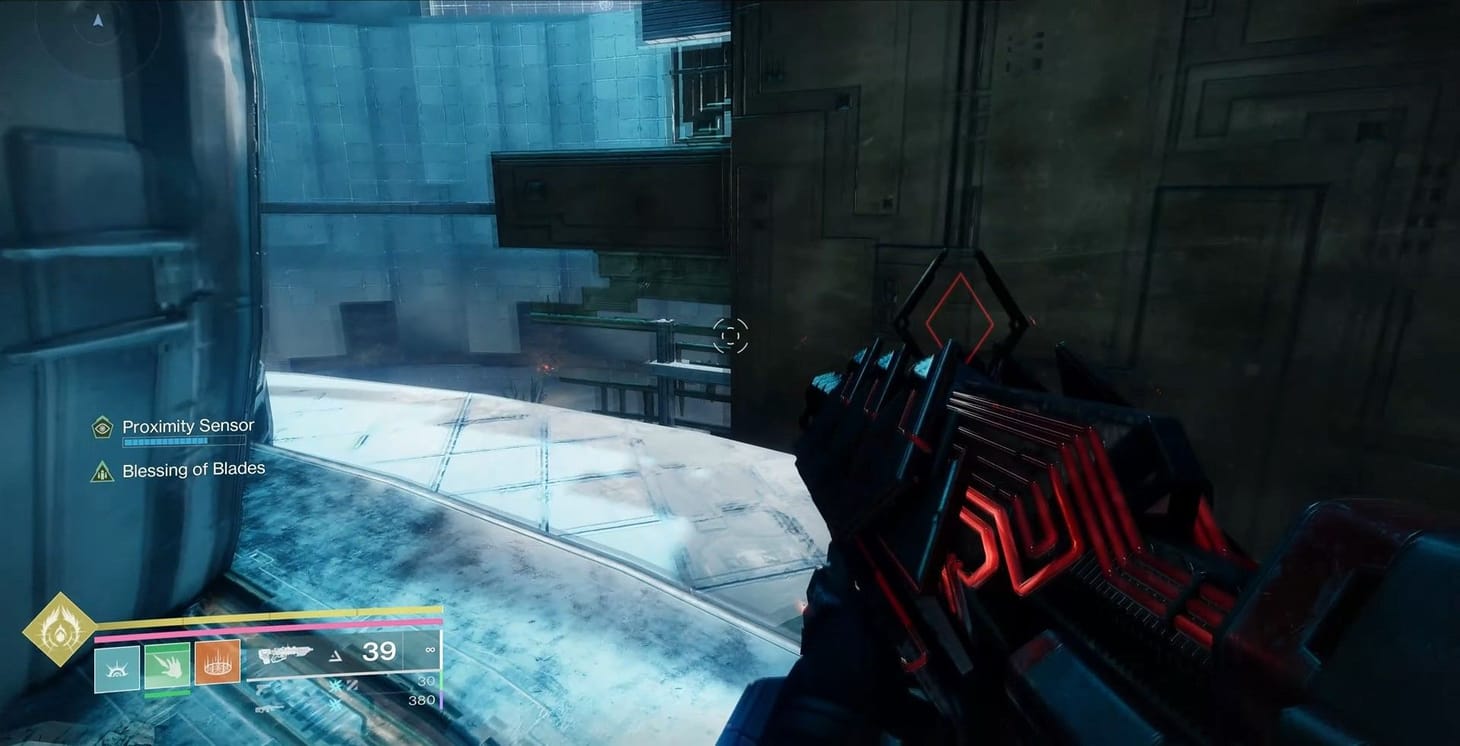The image size is (1460, 746).
Task: Select the Blessing of Blades triangle icon
Action: pos(101,469)
